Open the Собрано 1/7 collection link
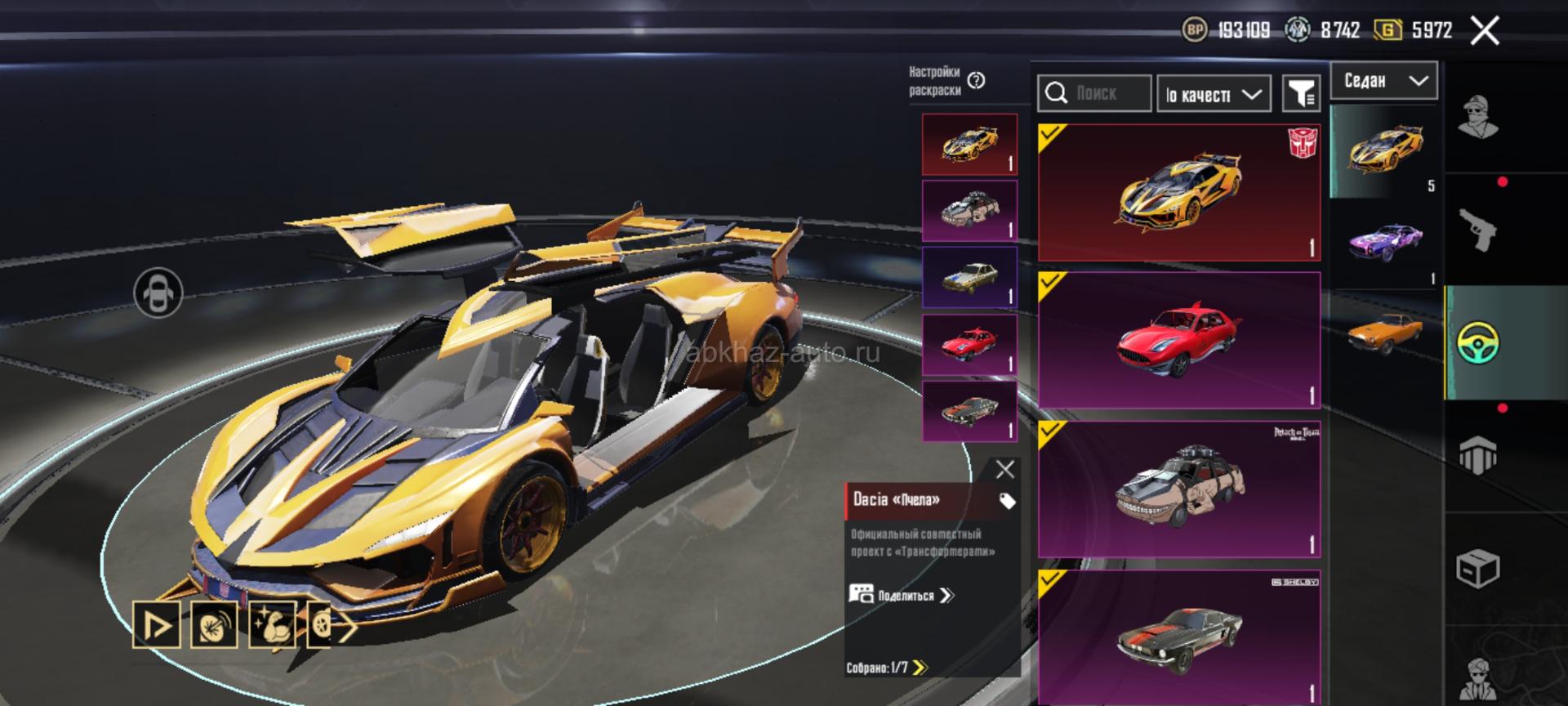This screenshot has width=1568, height=706. (x=887, y=668)
